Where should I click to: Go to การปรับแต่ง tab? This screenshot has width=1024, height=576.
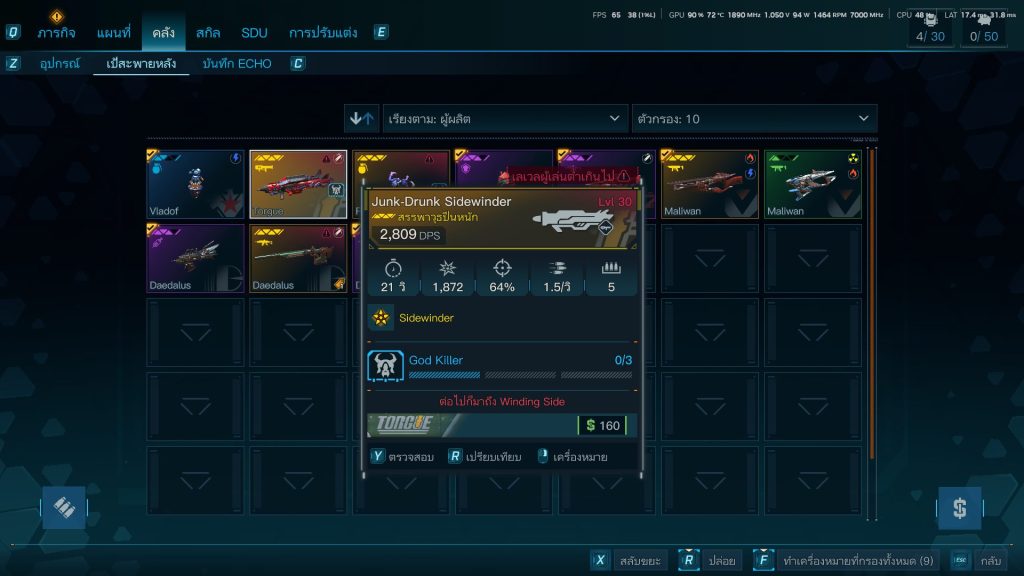[322, 32]
